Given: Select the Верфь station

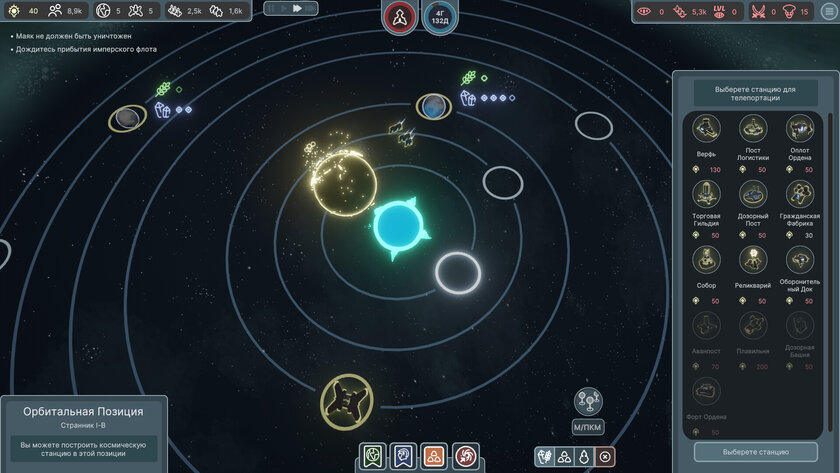Looking at the screenshot, I should point(707,128).
